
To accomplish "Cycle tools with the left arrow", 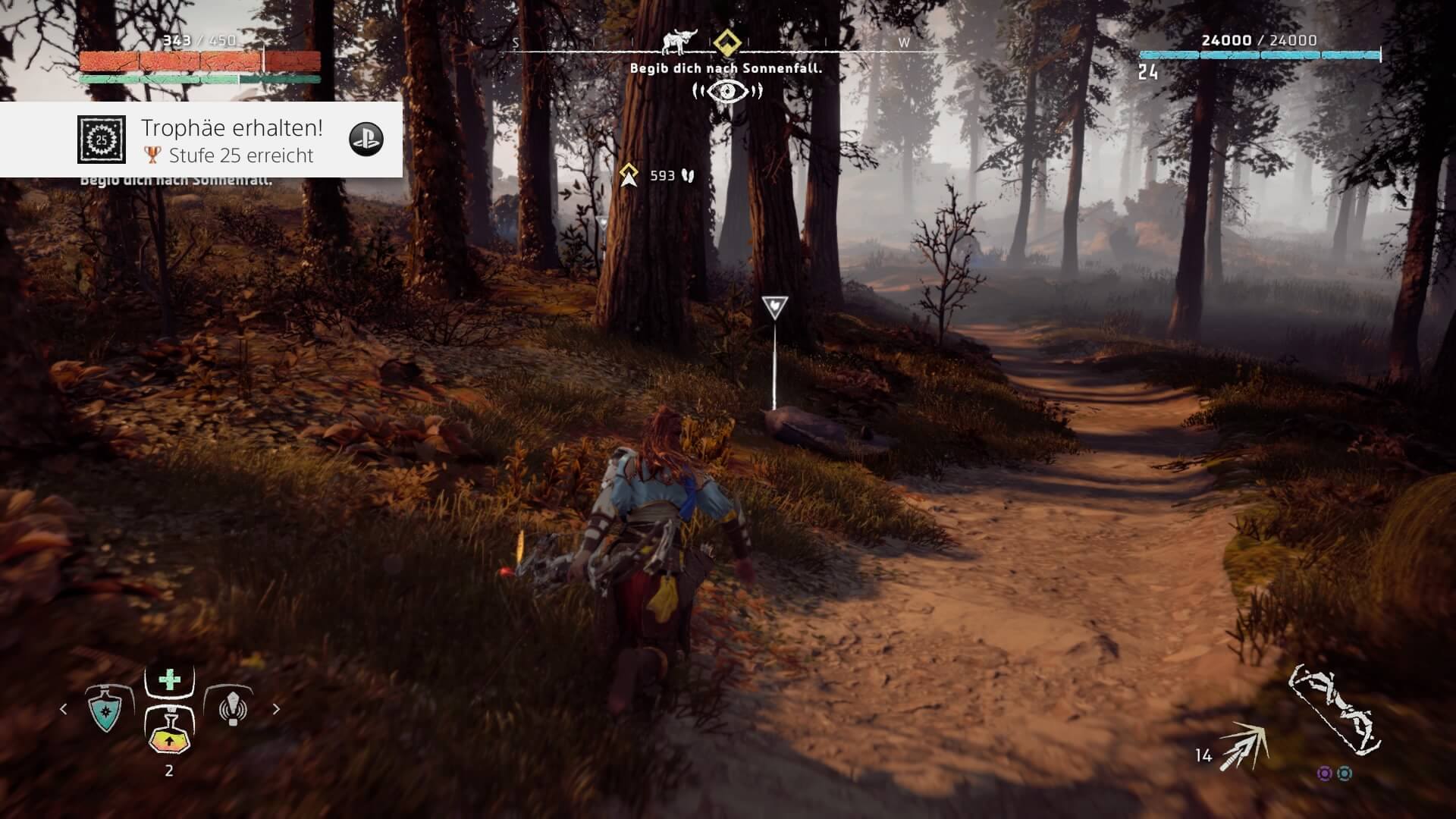I will point(64,709).
